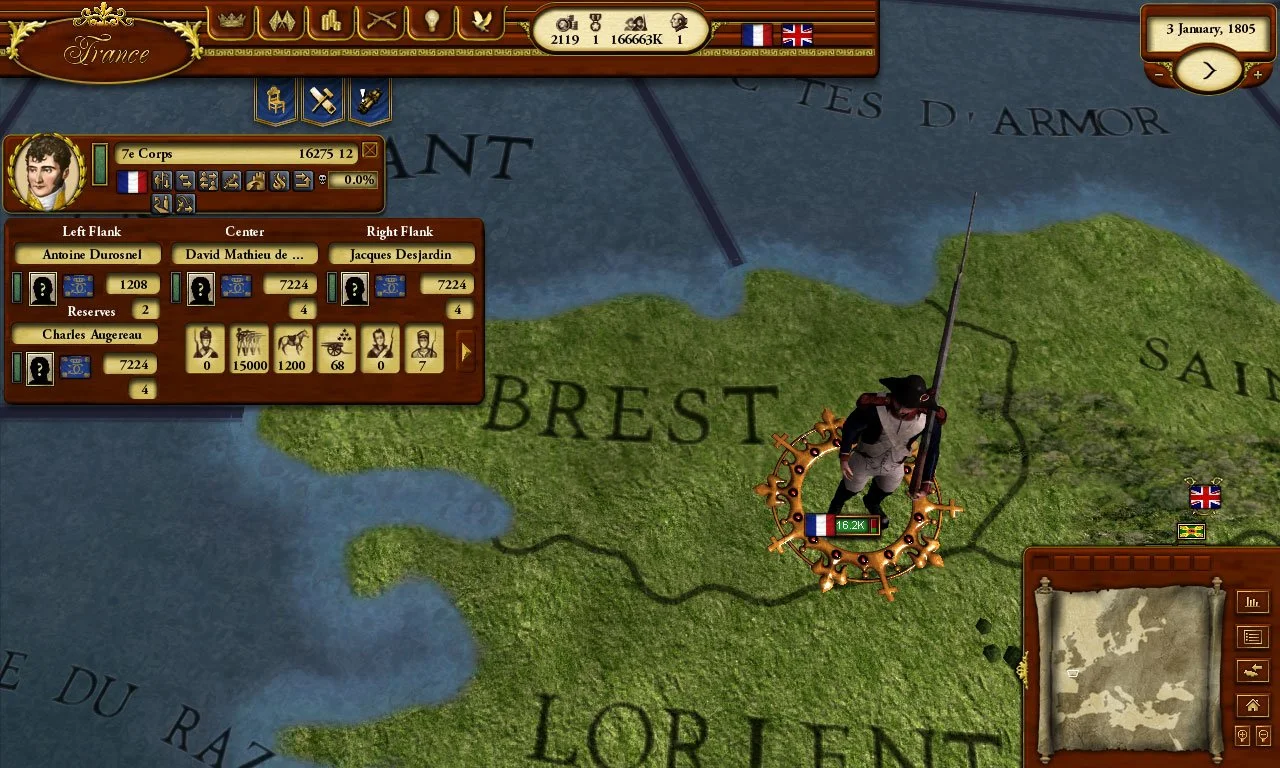Screen dimensions: 1280x768
Task: Click the zoom-in magnifier under the minimap
Action: 1241,736
